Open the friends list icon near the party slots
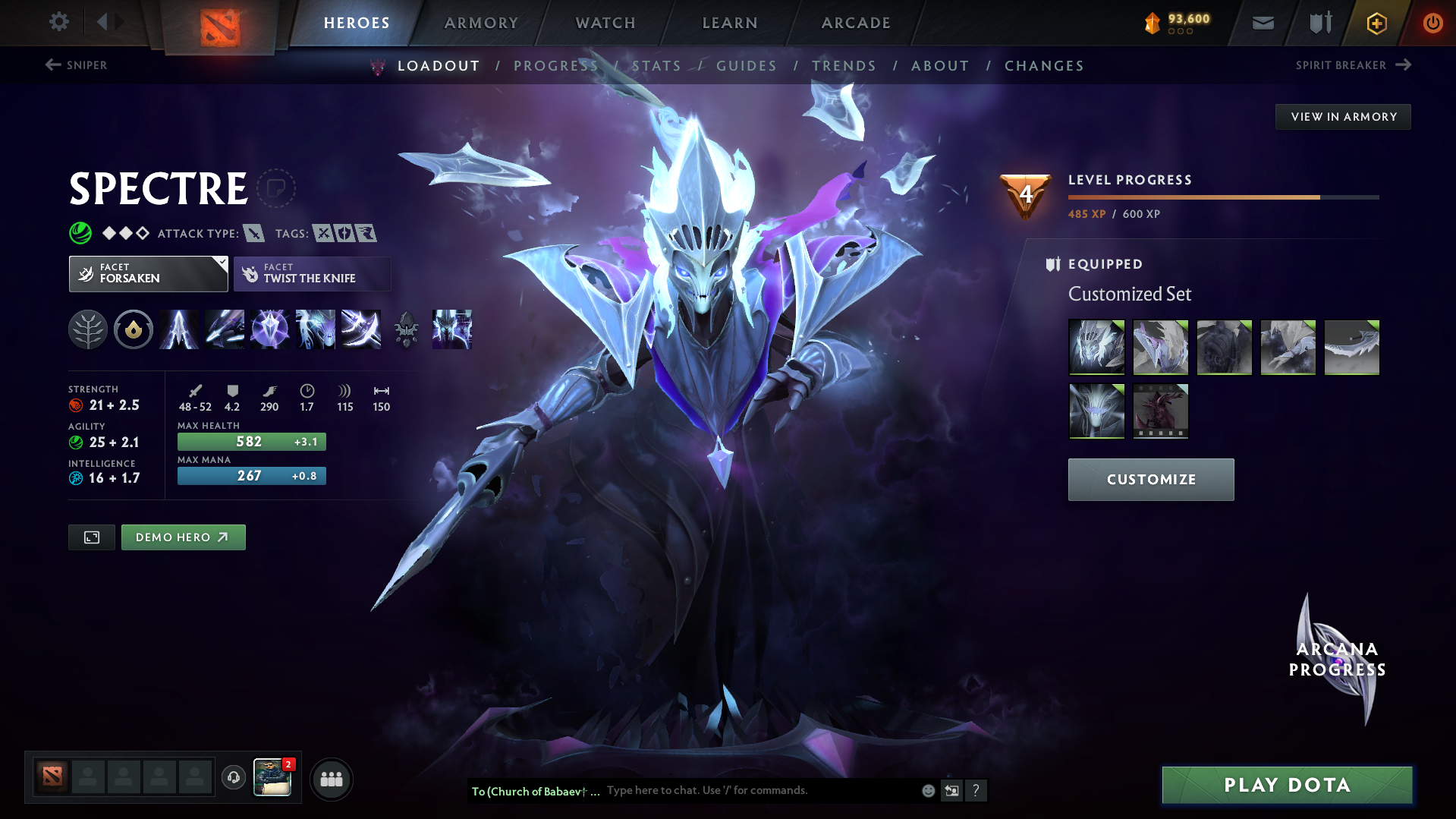1456x819 pixels. (332, 779)
